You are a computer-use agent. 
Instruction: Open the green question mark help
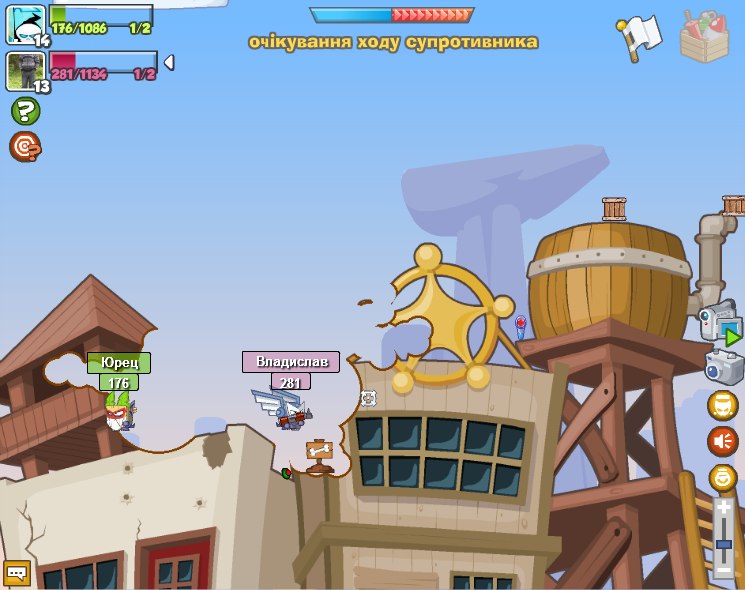[25, 111]
